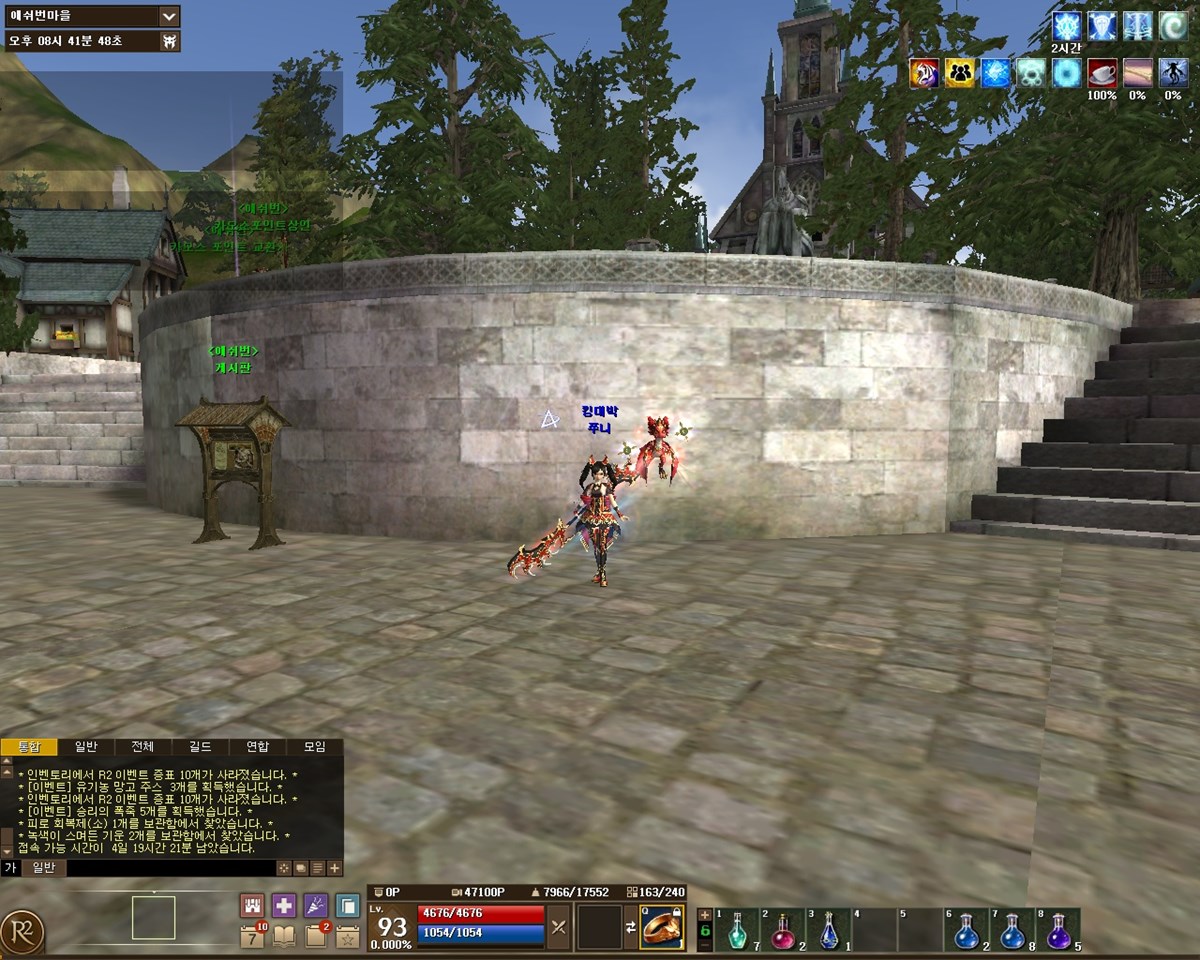The width and height of the screenshot is (1200, 960).
Task: Show the 전체 chat tab
Action: point(143,747)
